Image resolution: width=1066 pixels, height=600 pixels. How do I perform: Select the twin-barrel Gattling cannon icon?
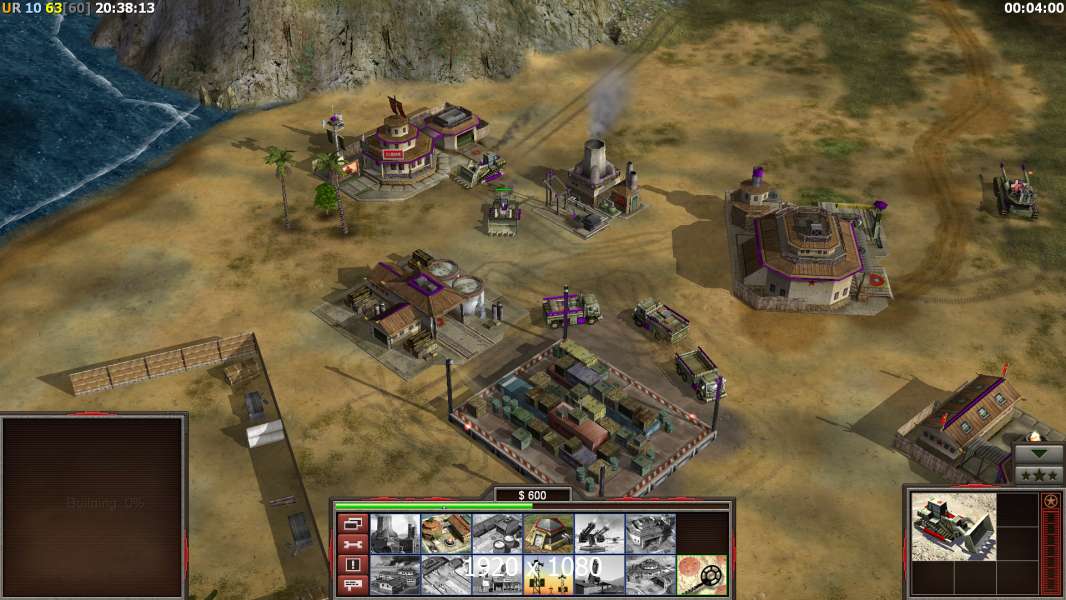599,533
